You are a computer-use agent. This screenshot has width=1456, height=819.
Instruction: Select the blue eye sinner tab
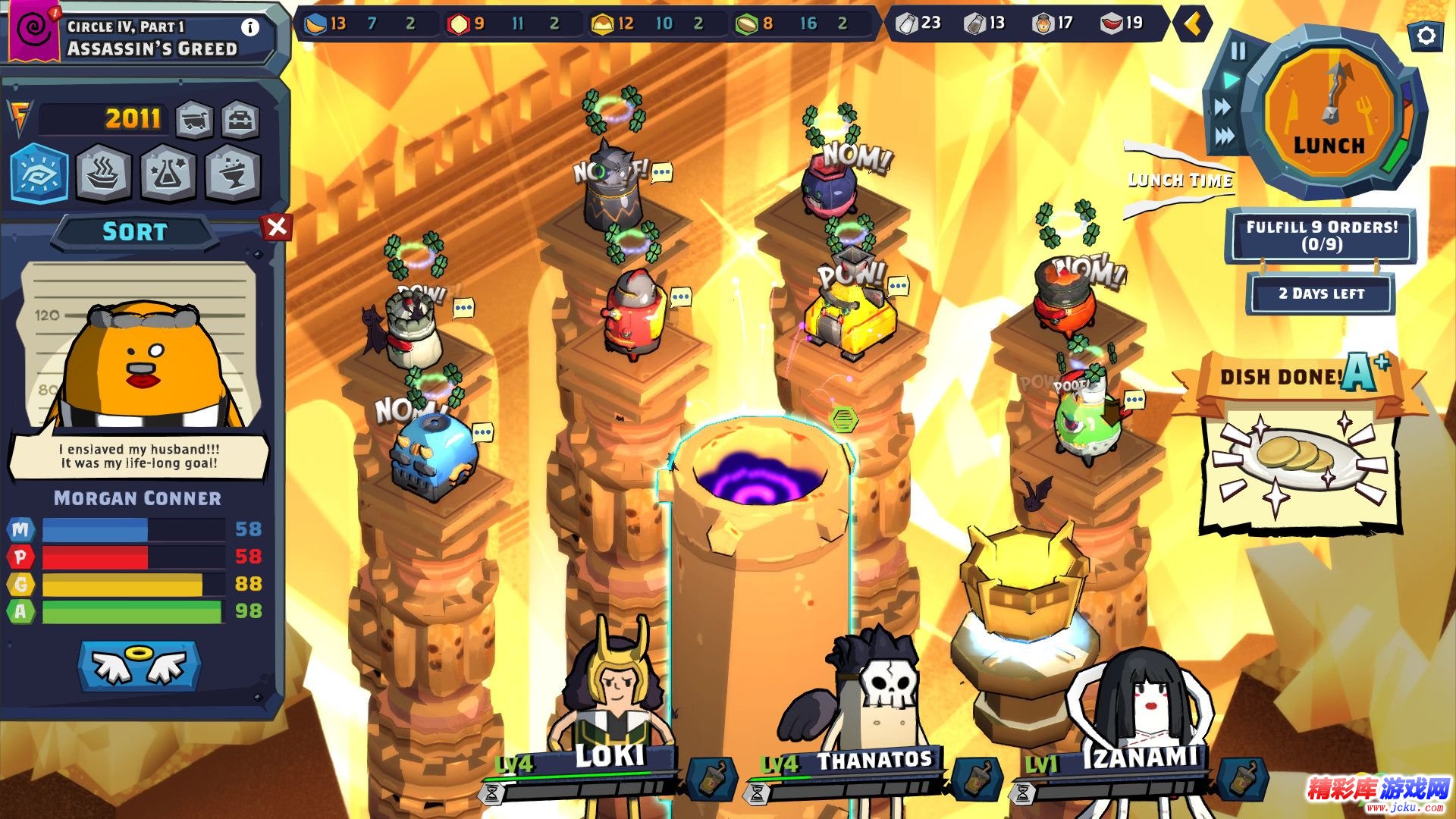coord(40,173)
